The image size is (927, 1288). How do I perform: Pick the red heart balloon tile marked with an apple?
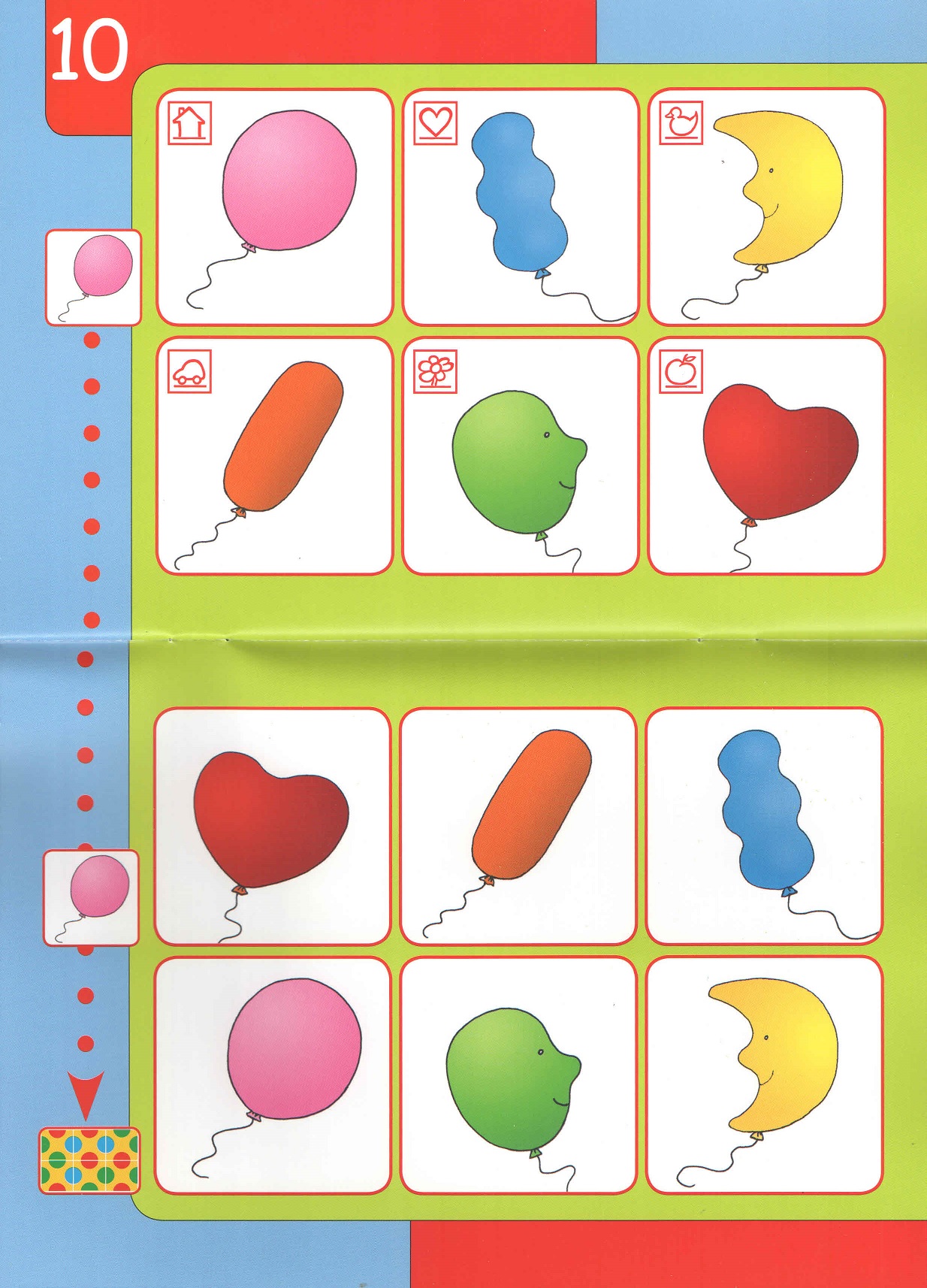pos(766,455)
